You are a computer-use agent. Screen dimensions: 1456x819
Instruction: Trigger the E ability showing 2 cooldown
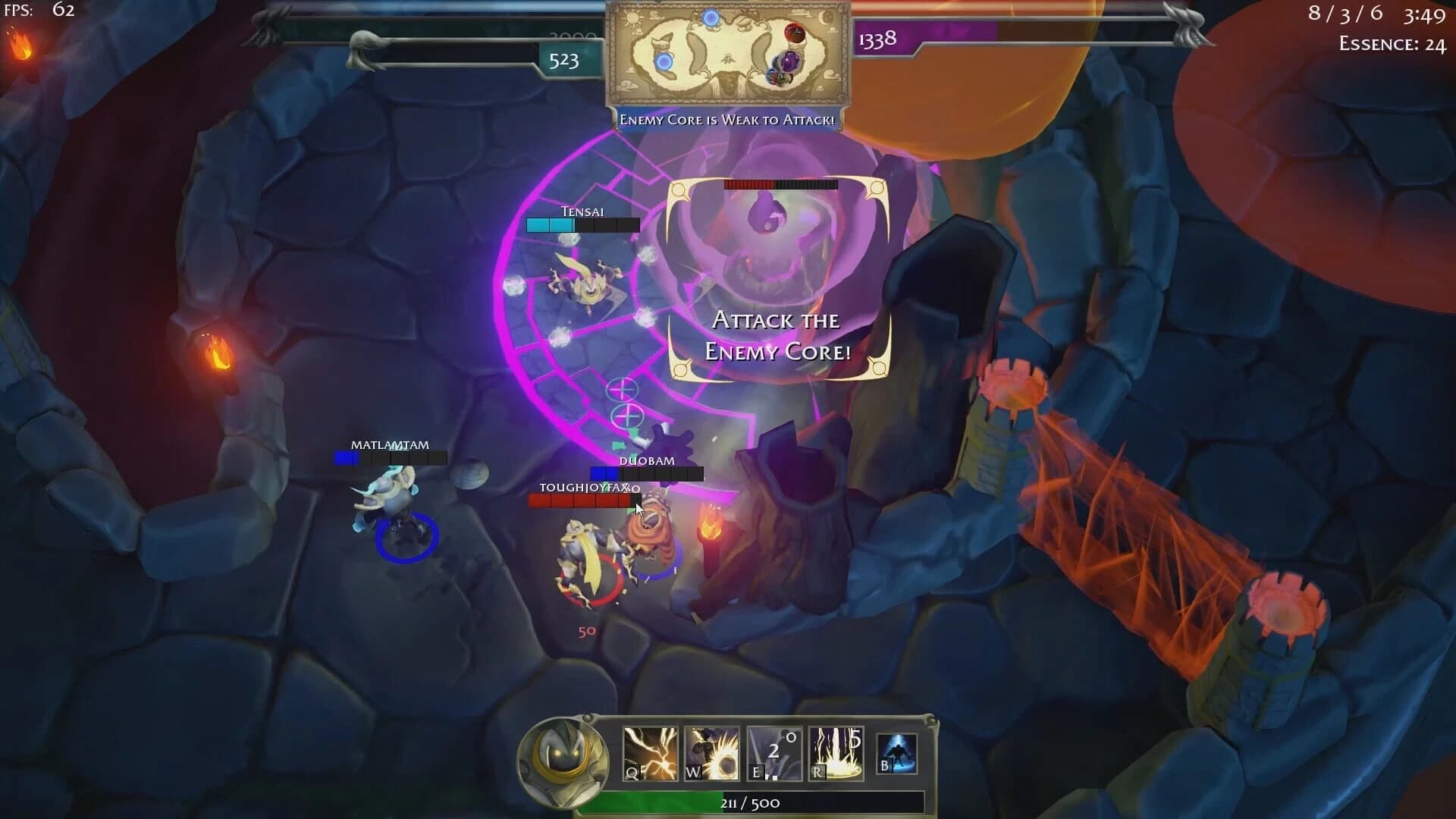[x=773, y=753]
